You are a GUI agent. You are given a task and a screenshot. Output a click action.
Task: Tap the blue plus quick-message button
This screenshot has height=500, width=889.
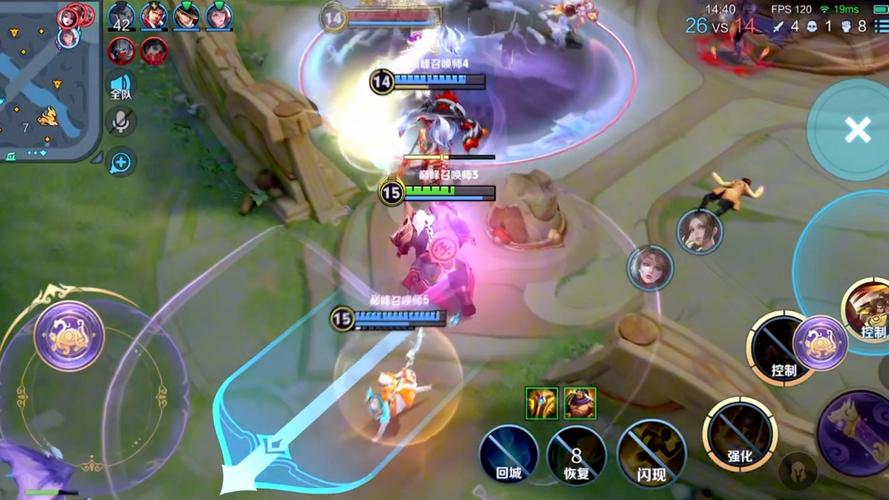pos(121,160)
